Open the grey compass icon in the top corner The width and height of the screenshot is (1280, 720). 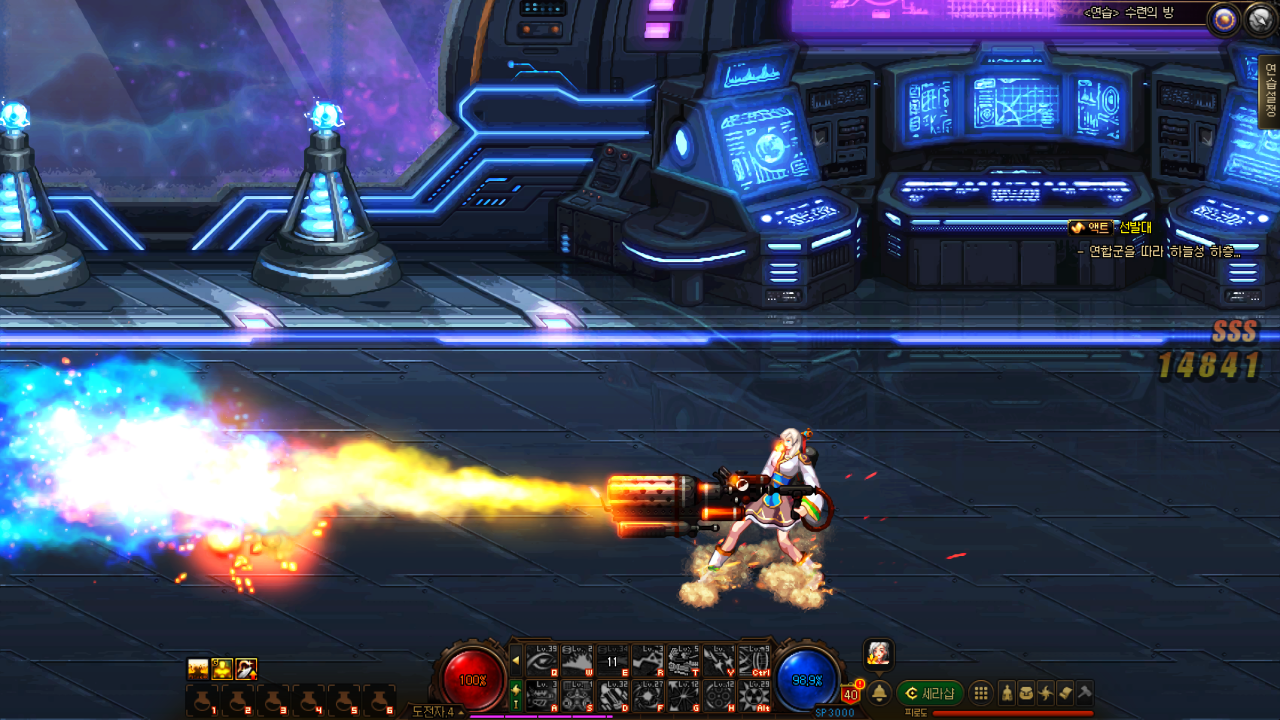coord(1260,19)
